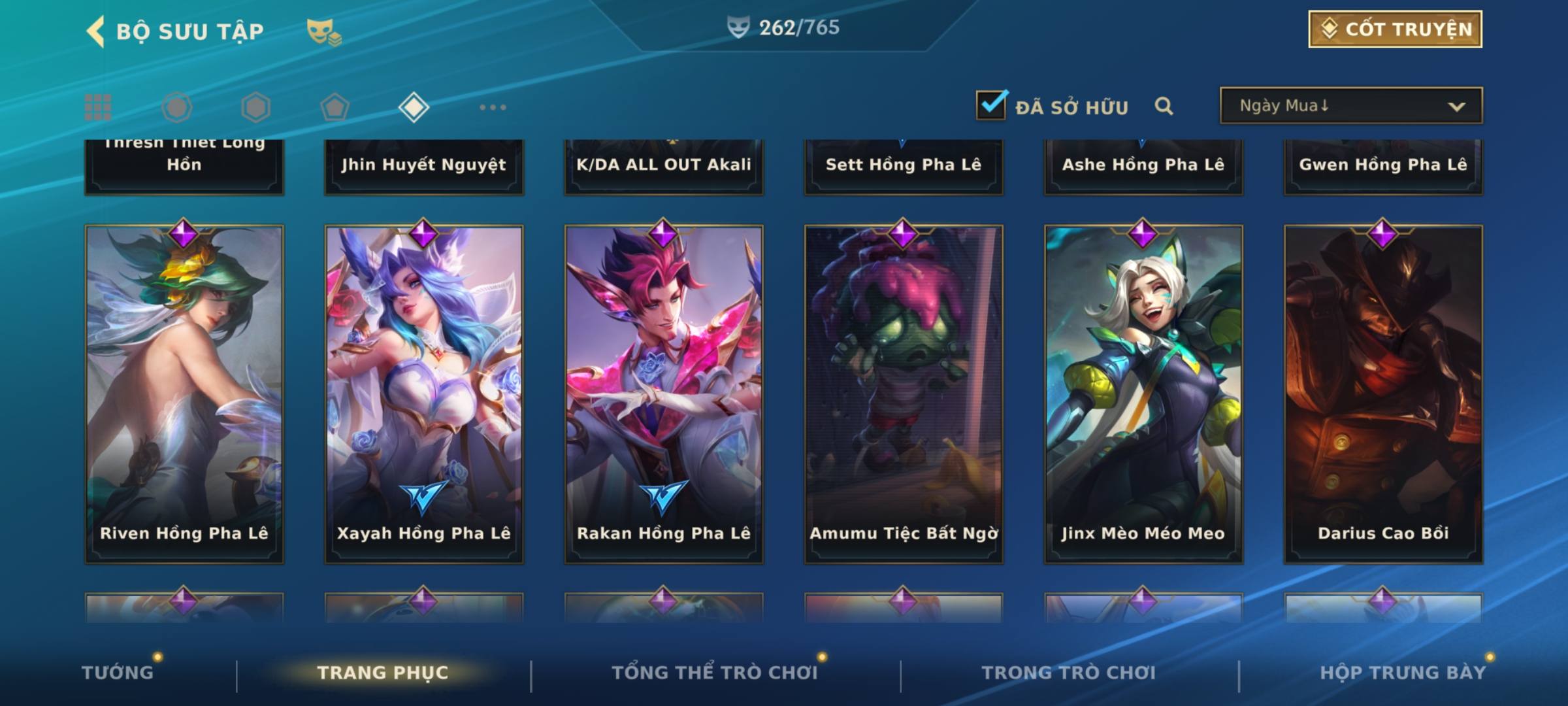
Task: Select the Riven Hồng Pha Lê skin
Action: point(184,392)
